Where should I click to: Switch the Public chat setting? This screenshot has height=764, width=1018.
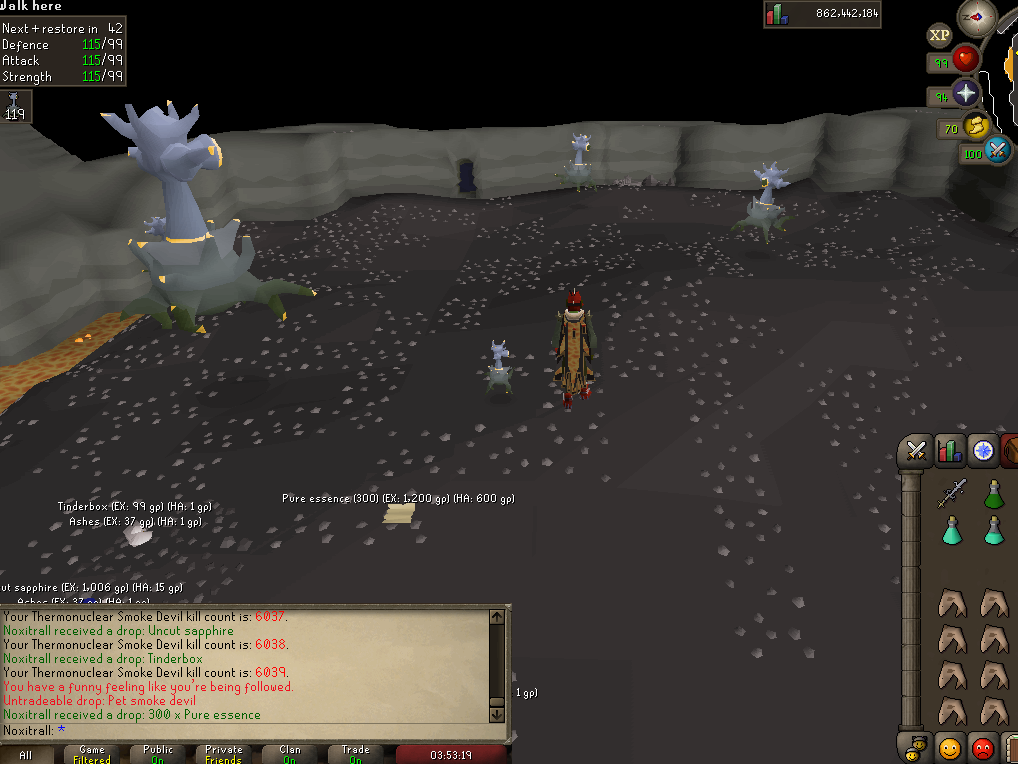click(158, 755)
